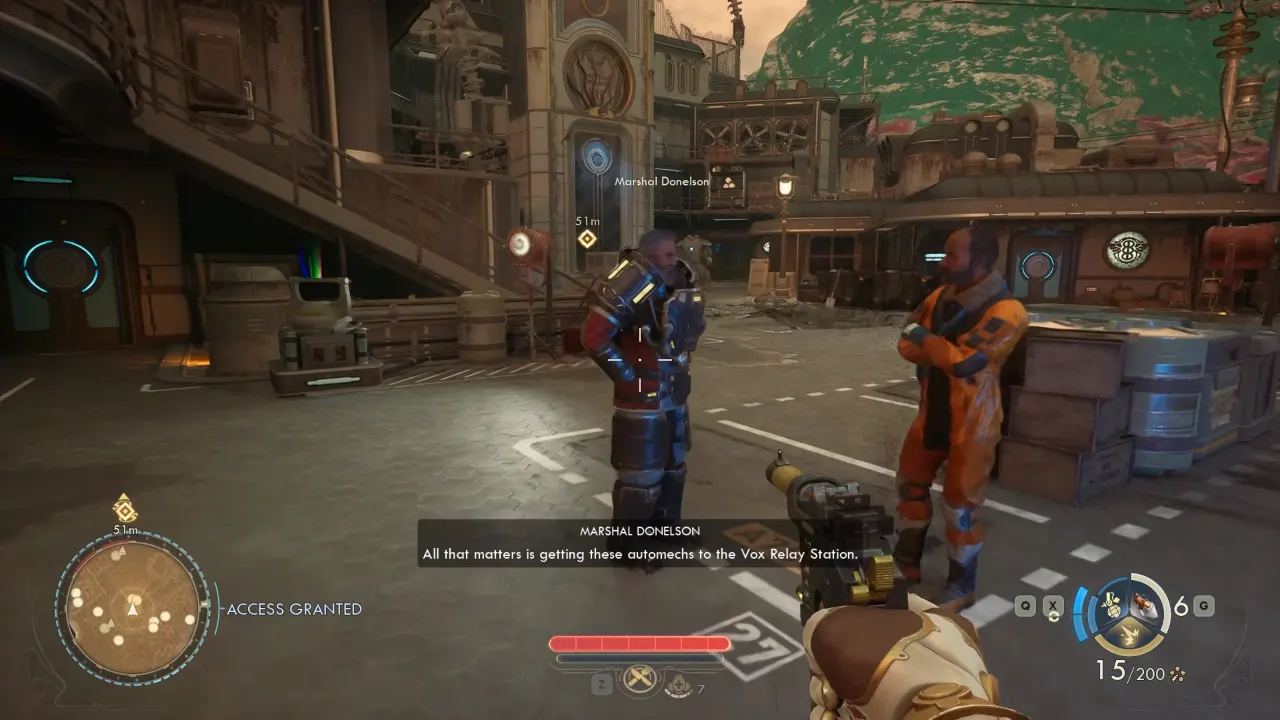This screenshot has height=720, width=1280.
Task: Select the X key prompt near the weapon wheel
Action: pyautogui.click(x=1052, y=605)
